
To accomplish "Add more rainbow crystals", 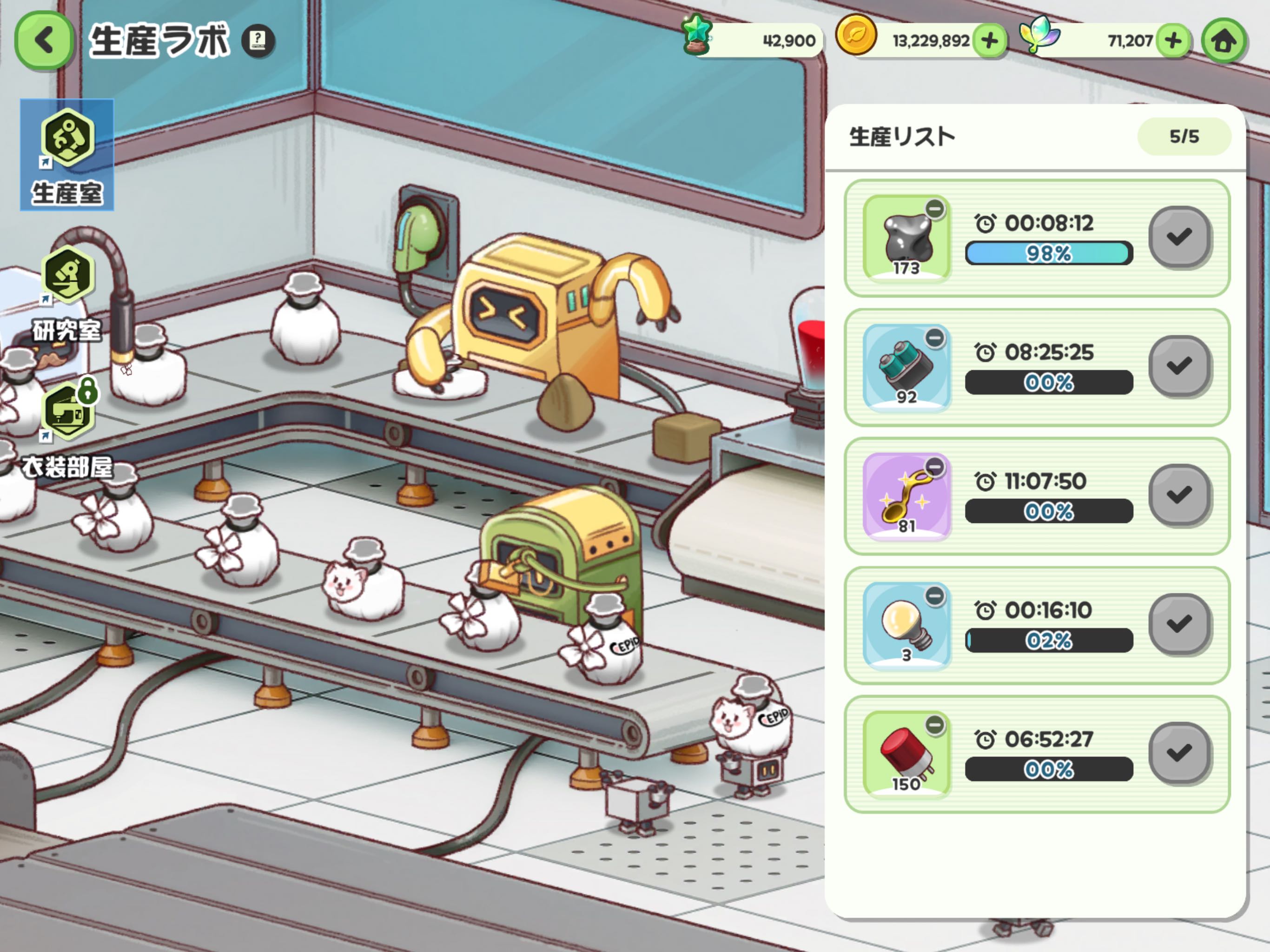I will coord(1173,41).
